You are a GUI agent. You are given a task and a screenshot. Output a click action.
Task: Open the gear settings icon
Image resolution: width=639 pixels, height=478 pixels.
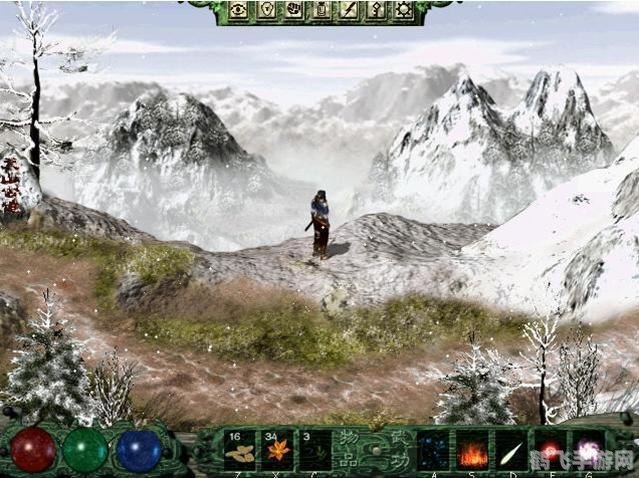(x=402, y=10)
